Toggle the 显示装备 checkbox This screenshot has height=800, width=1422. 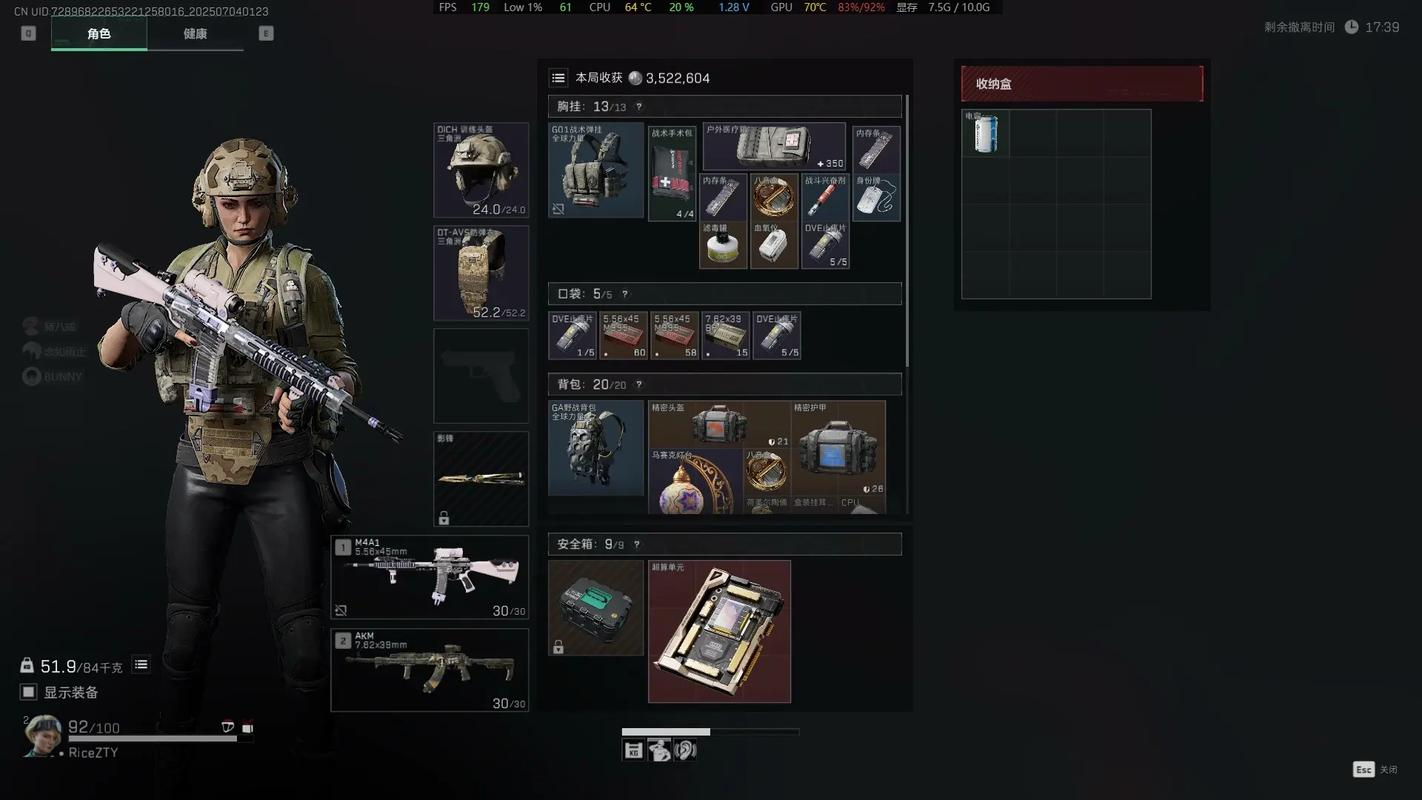point(29,692)
